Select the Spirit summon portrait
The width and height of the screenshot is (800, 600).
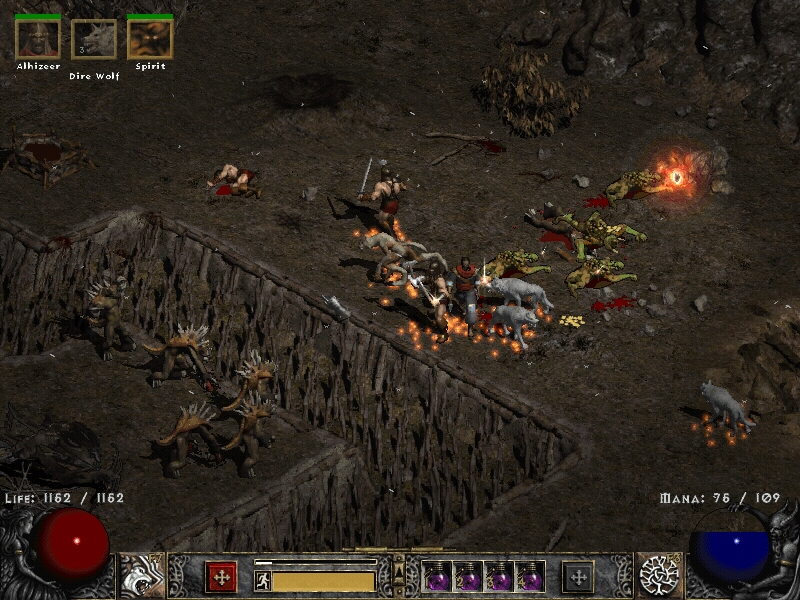(x=150, y=39)
